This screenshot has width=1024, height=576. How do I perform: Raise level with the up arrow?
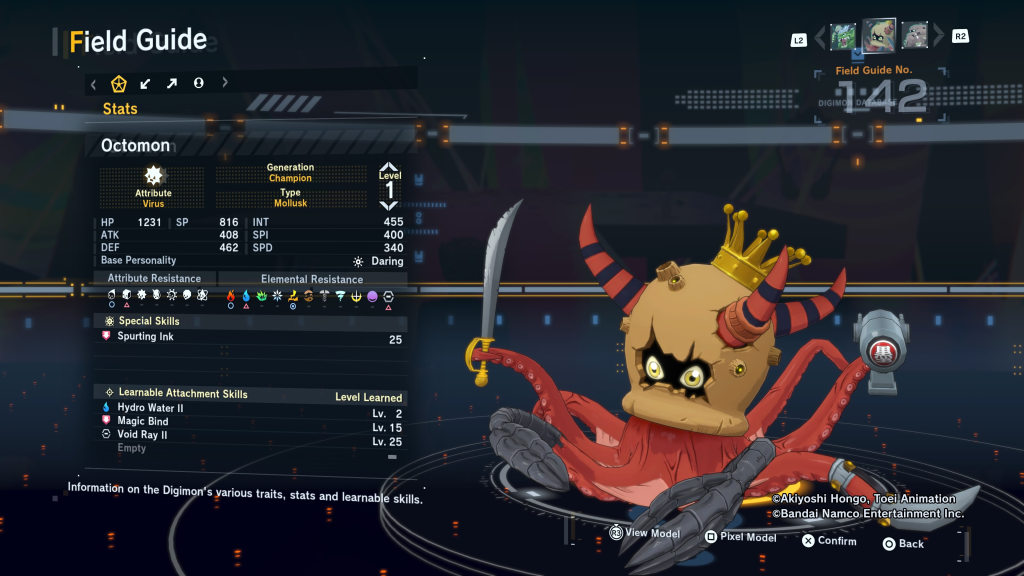[x=389, y=170]
